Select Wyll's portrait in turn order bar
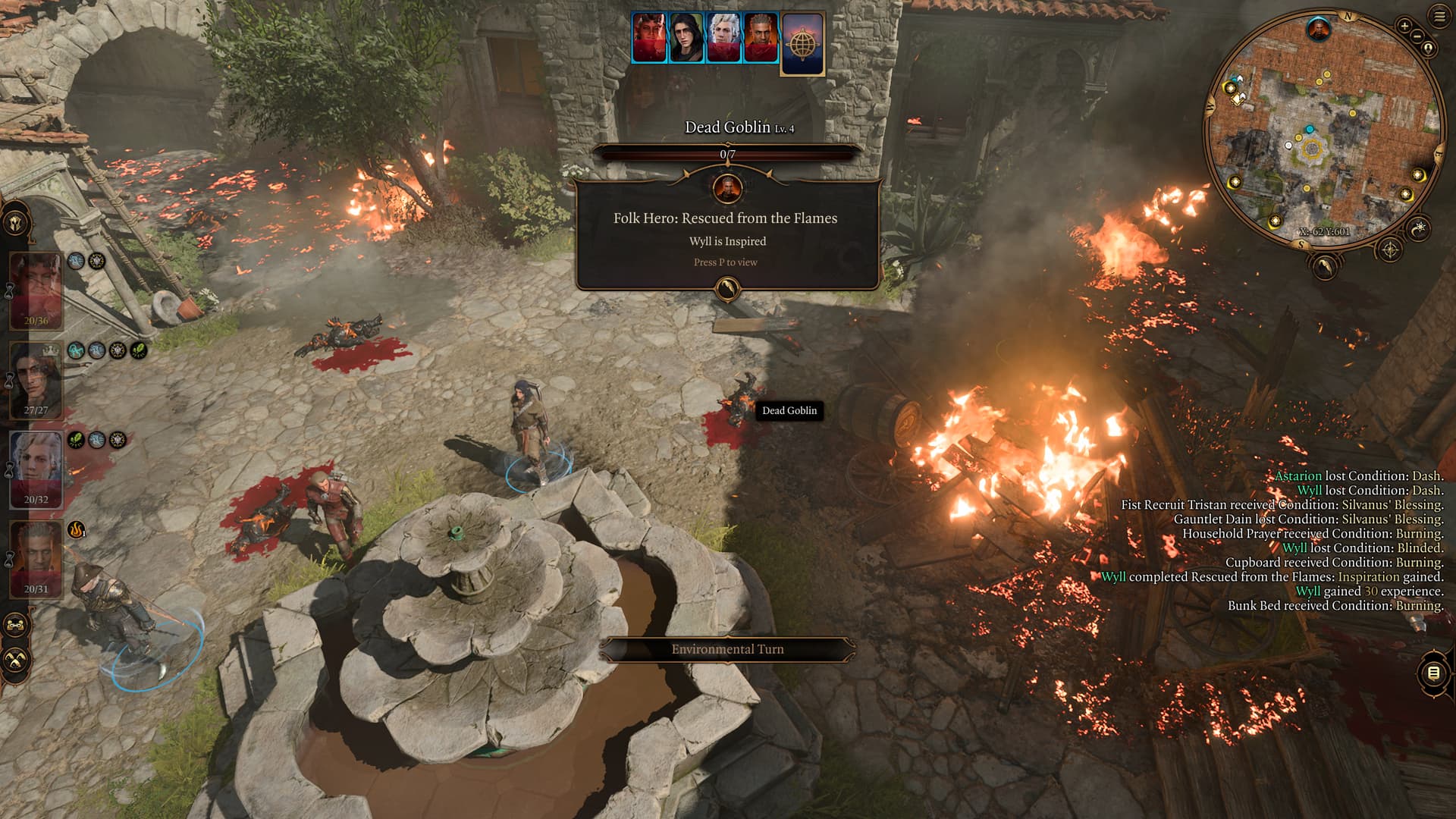 coord(761,37)
